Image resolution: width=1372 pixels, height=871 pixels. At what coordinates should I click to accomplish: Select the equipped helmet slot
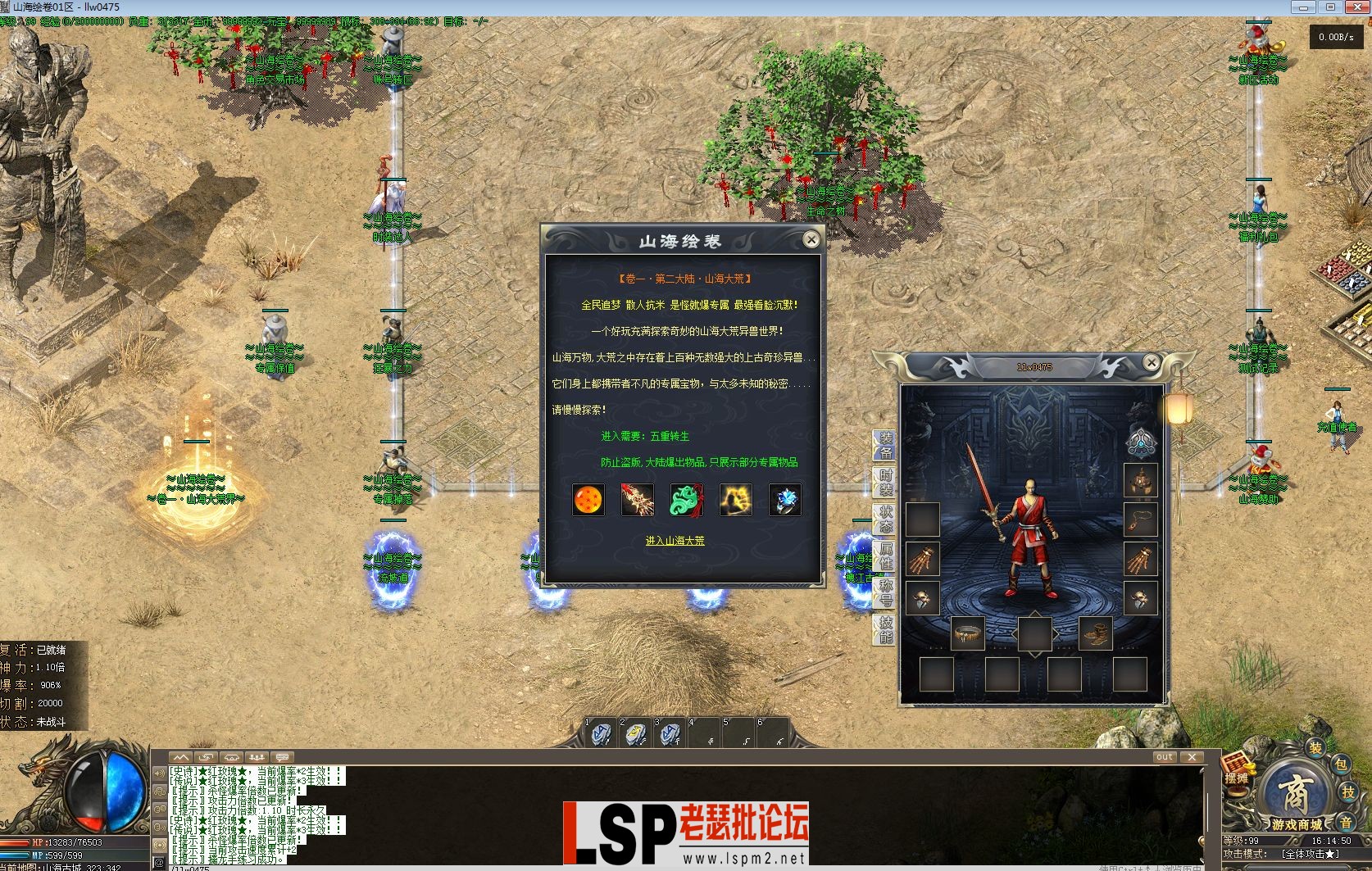pyautogui.click(x=1140, y=480)
